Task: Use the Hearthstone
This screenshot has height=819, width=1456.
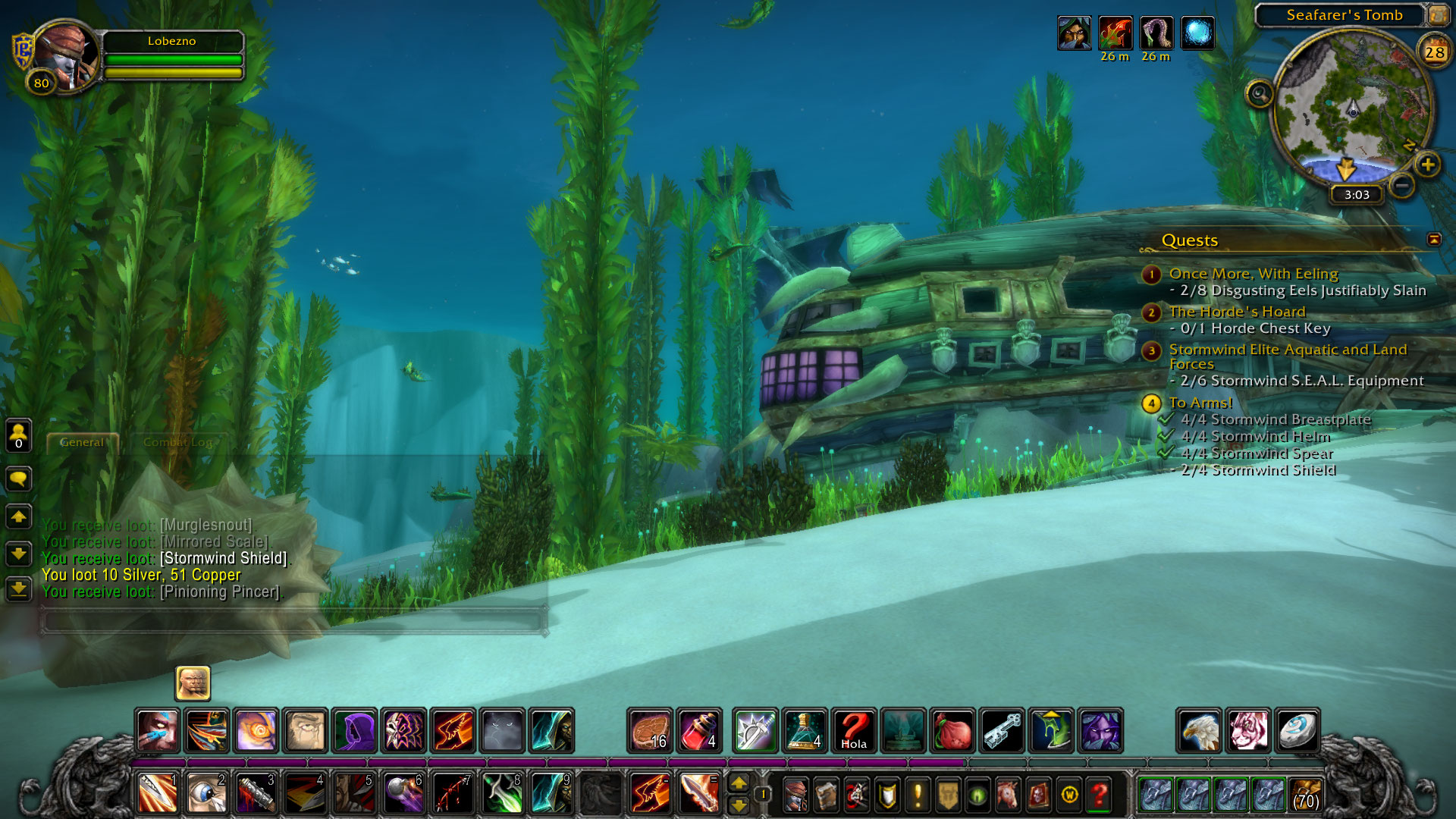Action: point(1297,731)
